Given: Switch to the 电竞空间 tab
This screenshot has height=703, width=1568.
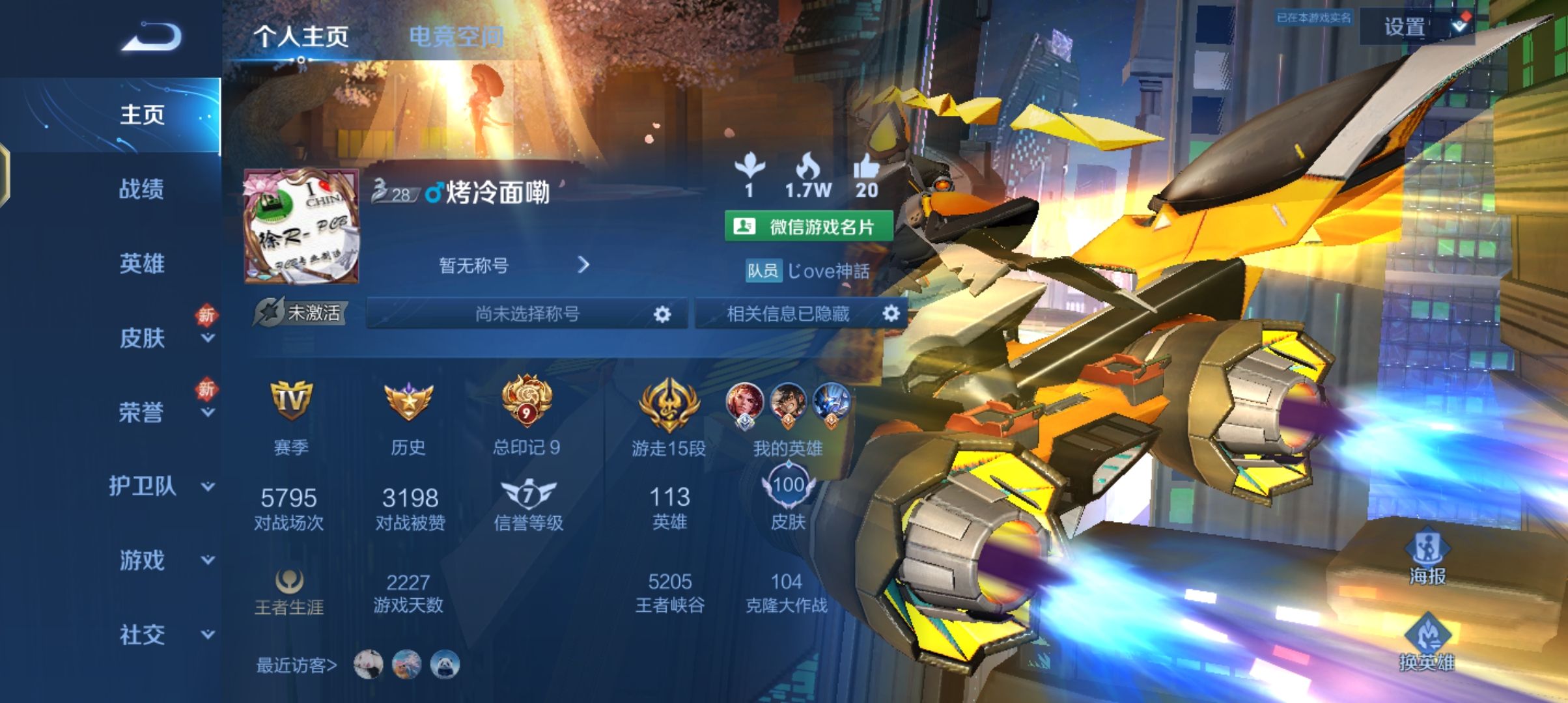Looking at the screenshot, I should click(x=456, y=37).
